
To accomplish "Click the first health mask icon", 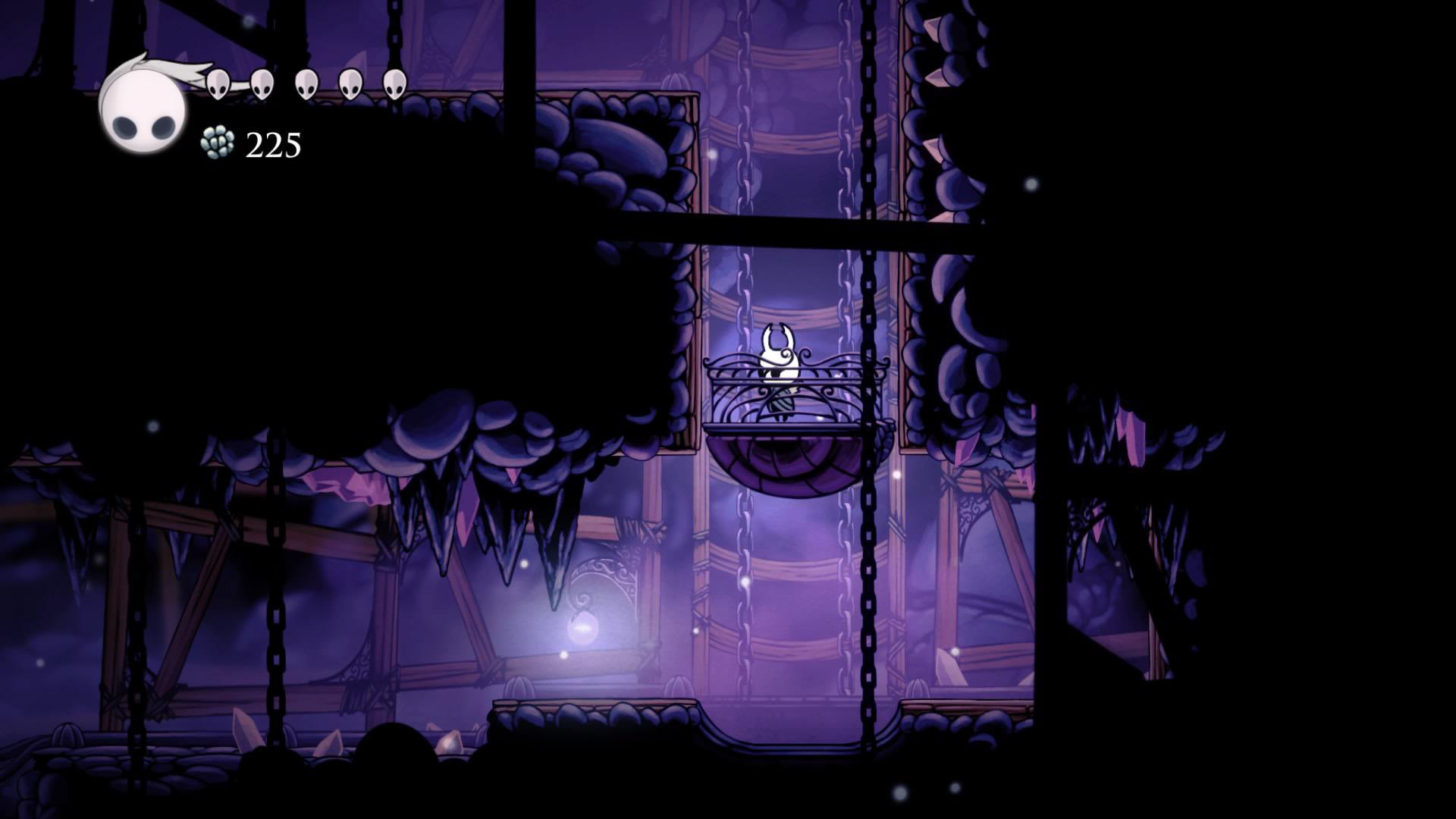I will point(218,84).
